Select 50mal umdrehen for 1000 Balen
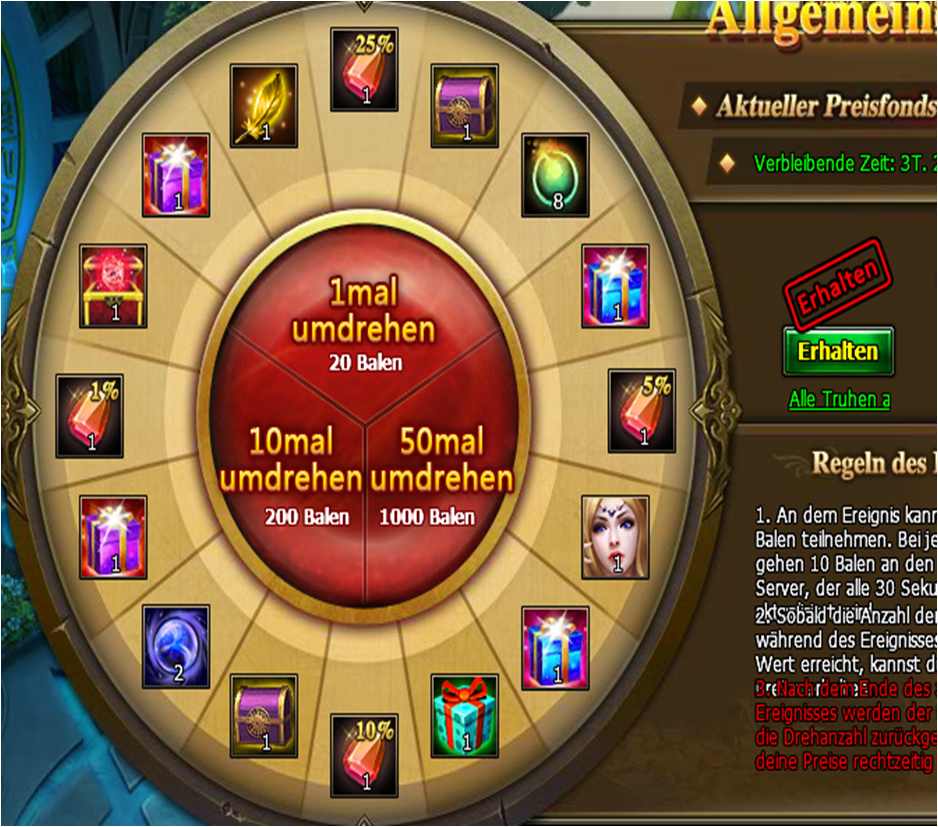The width and height of the screenshot is (938, 827). [442, 476]
